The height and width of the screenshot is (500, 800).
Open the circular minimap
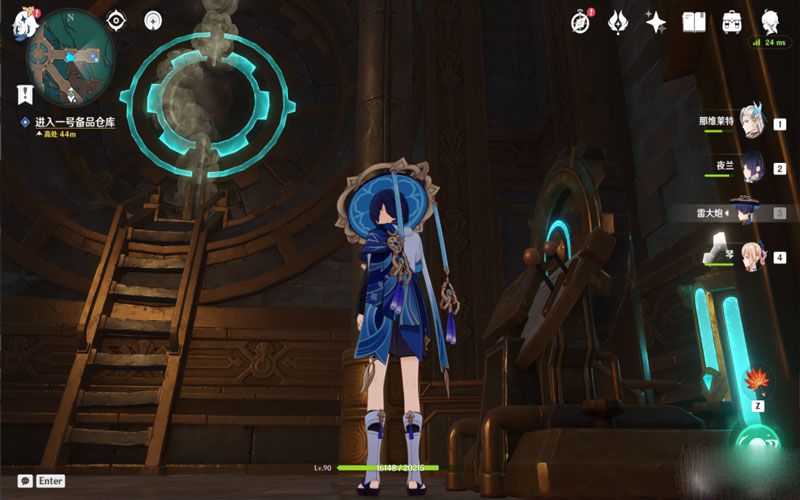[70, 55]
